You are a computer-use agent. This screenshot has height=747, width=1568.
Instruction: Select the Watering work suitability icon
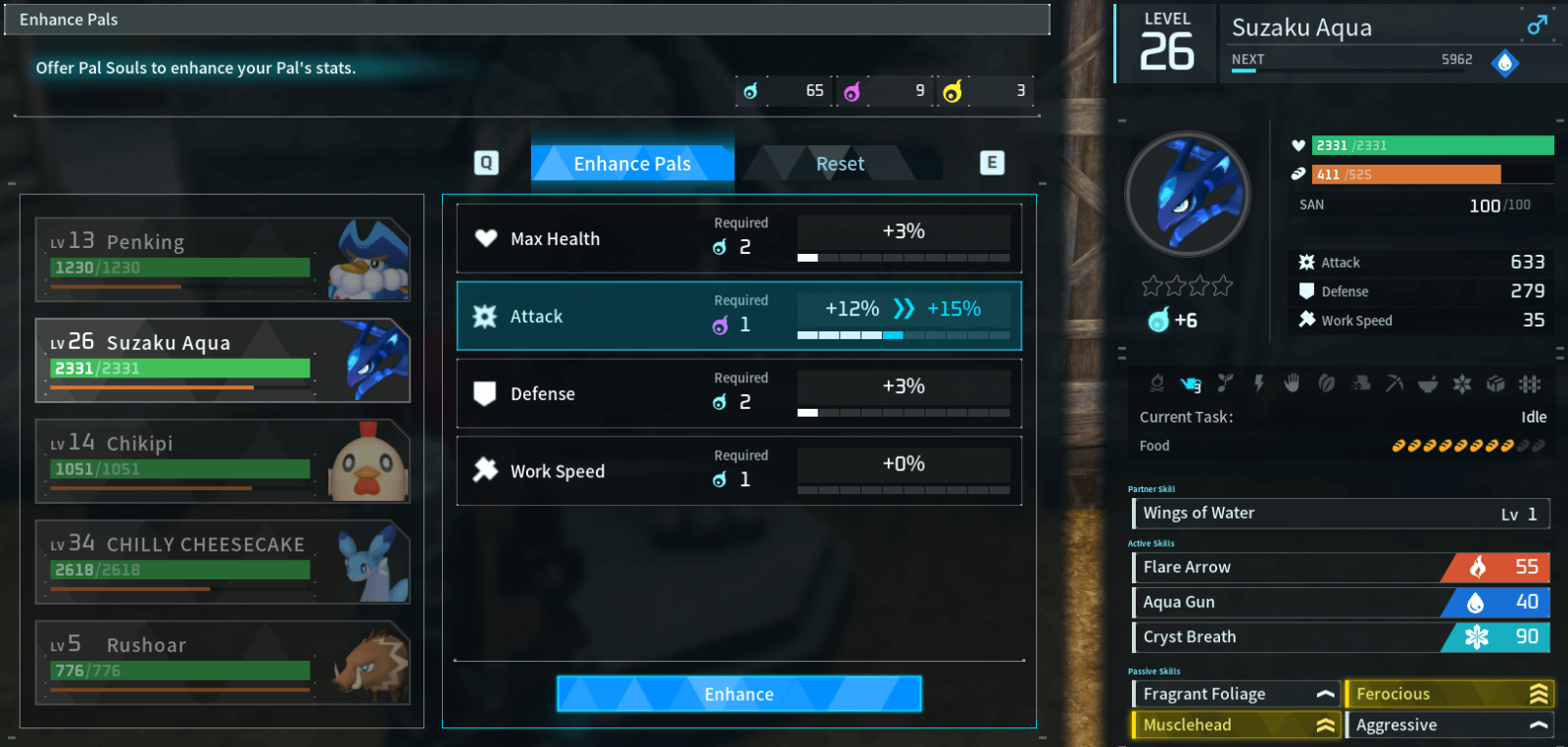[x=1188, y=383]
